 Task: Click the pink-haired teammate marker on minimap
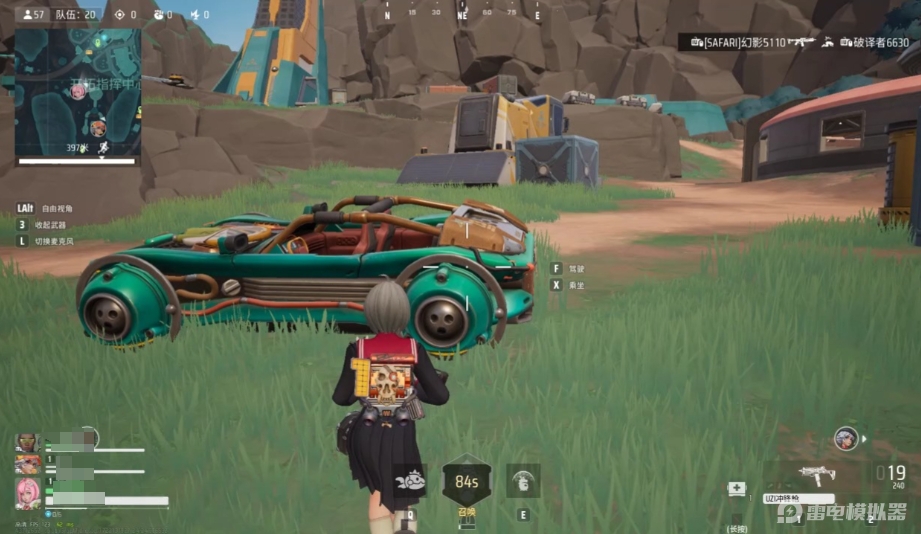pyautogui.click(x=78, y=91)
